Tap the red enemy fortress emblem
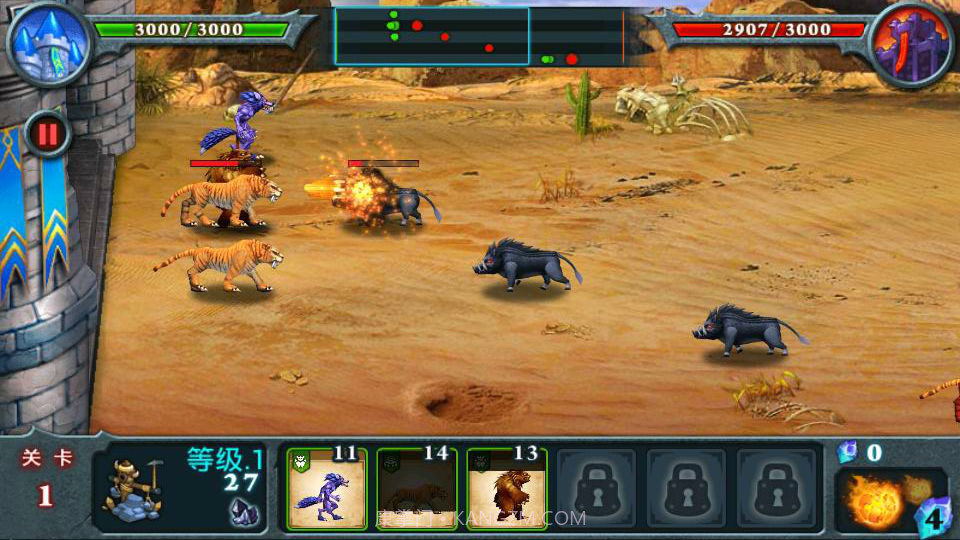The height and width of the screenshot is (540, 960). [x=910, y=42]
